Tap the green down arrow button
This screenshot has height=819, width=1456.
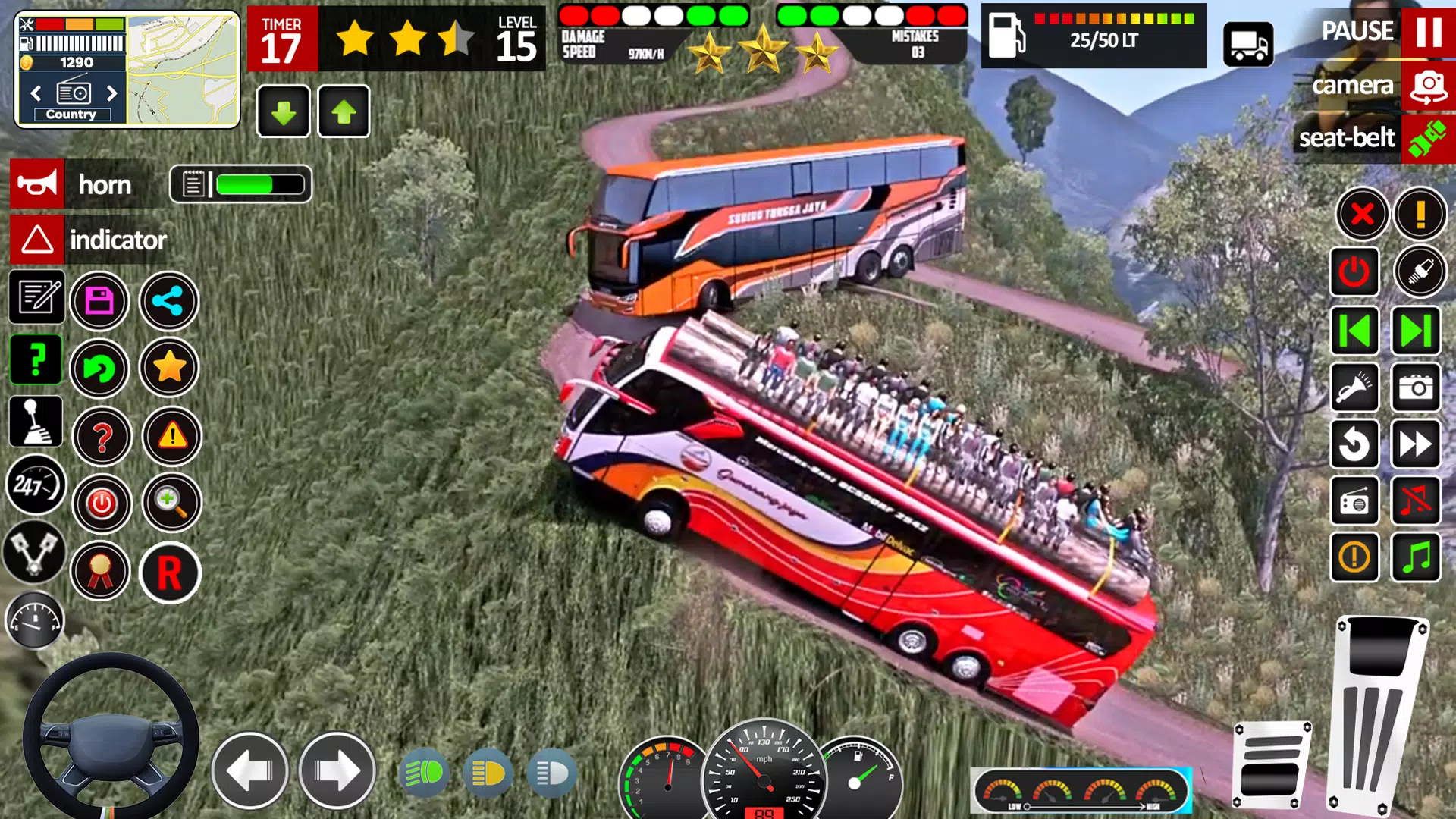(x=283, y=112)
